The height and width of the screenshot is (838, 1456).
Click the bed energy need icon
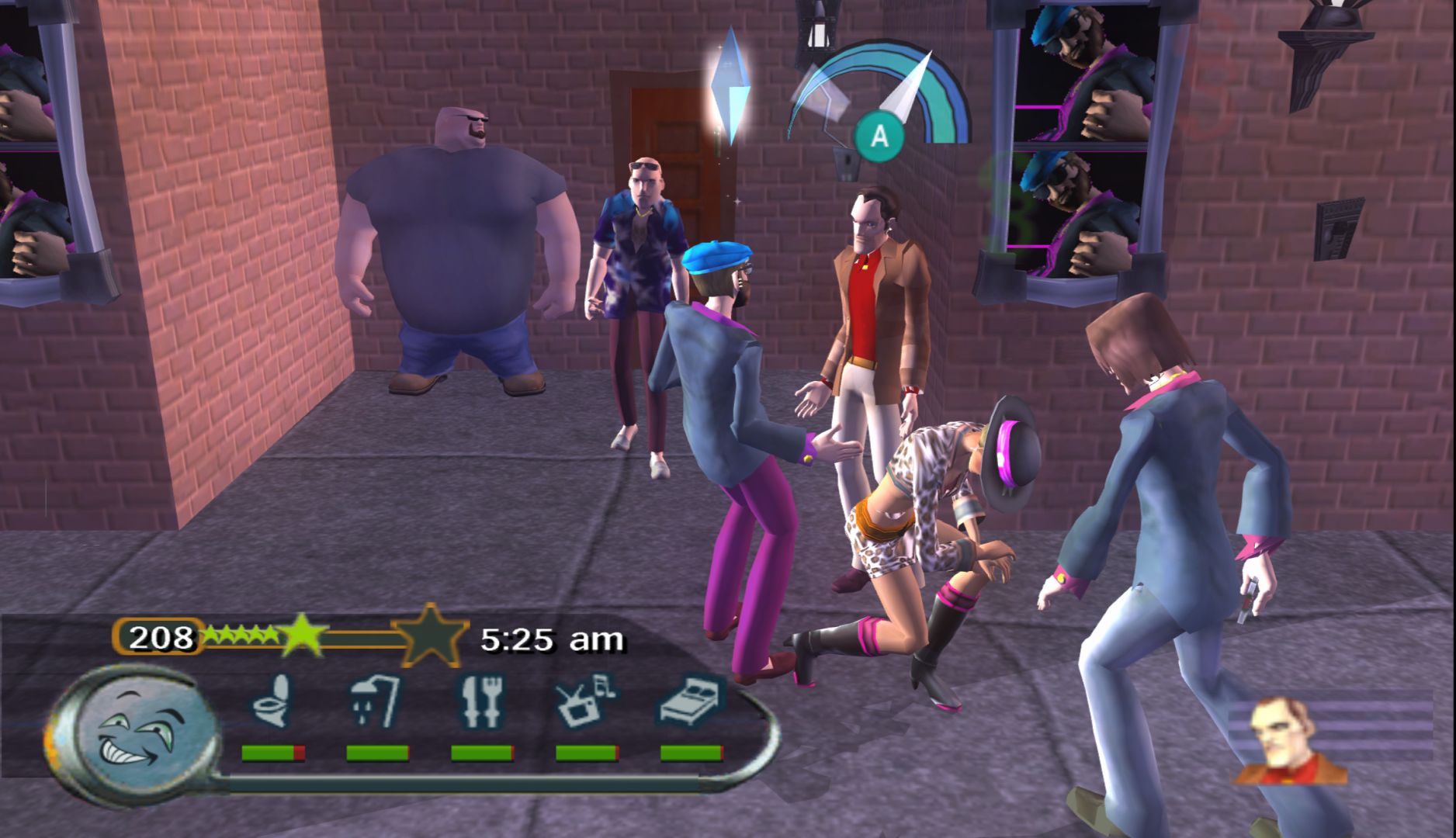coord(692,700)
